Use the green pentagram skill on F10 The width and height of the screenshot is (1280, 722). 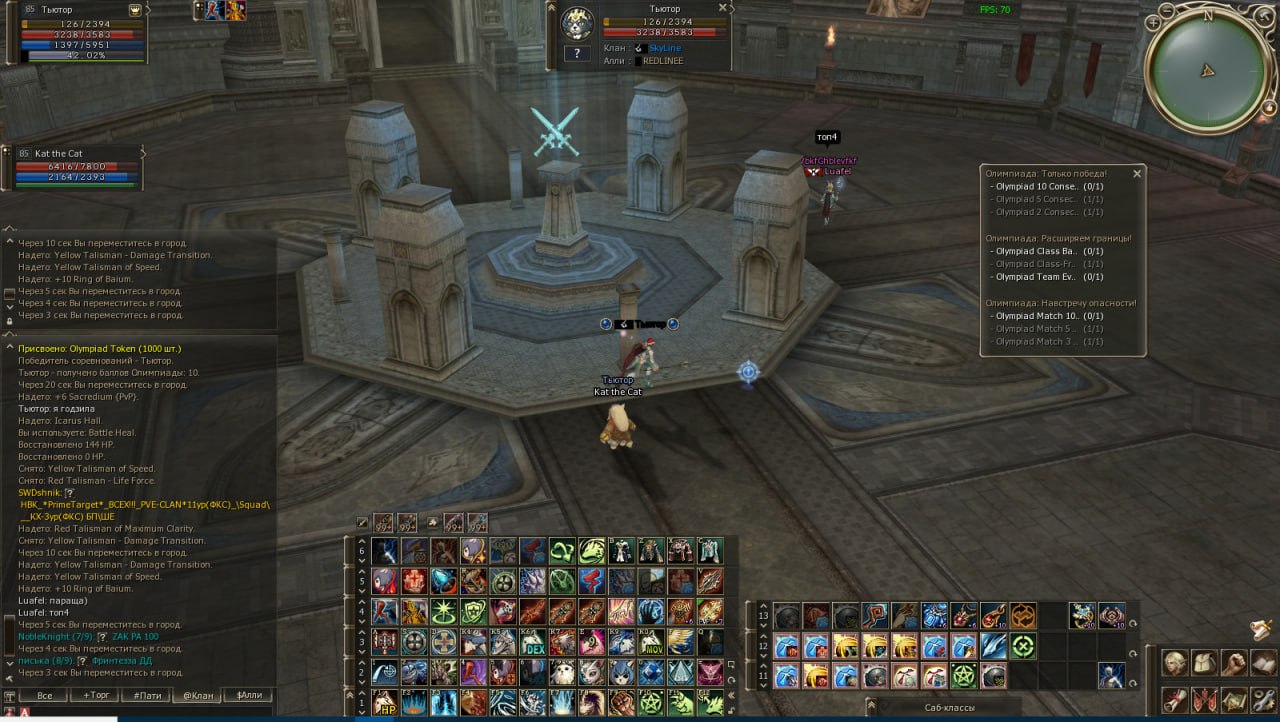(649, 701)
